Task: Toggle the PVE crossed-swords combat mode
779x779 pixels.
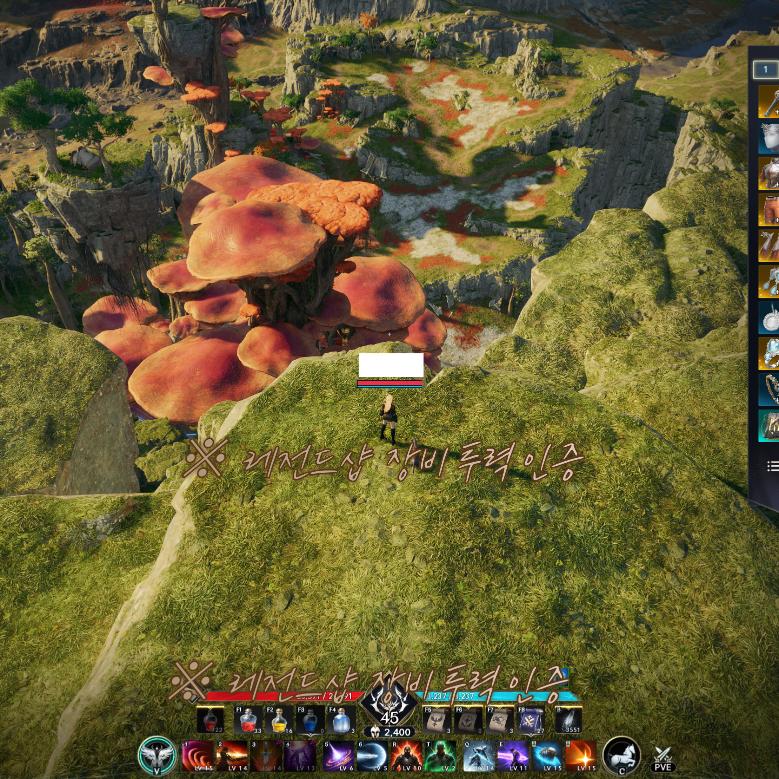Action: coord(662,757)
